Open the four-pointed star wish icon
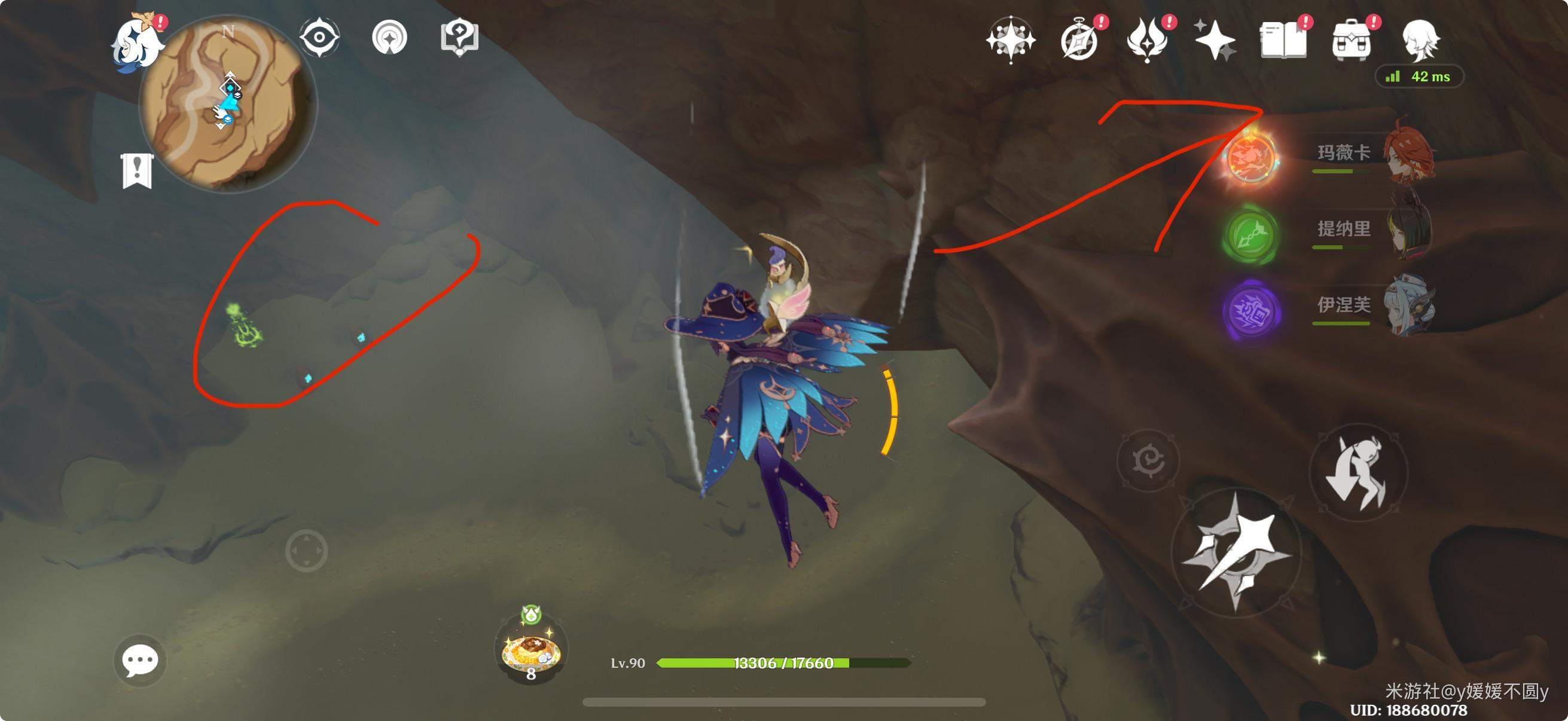Screen dimensions: 1568x721 [1011, 40]
